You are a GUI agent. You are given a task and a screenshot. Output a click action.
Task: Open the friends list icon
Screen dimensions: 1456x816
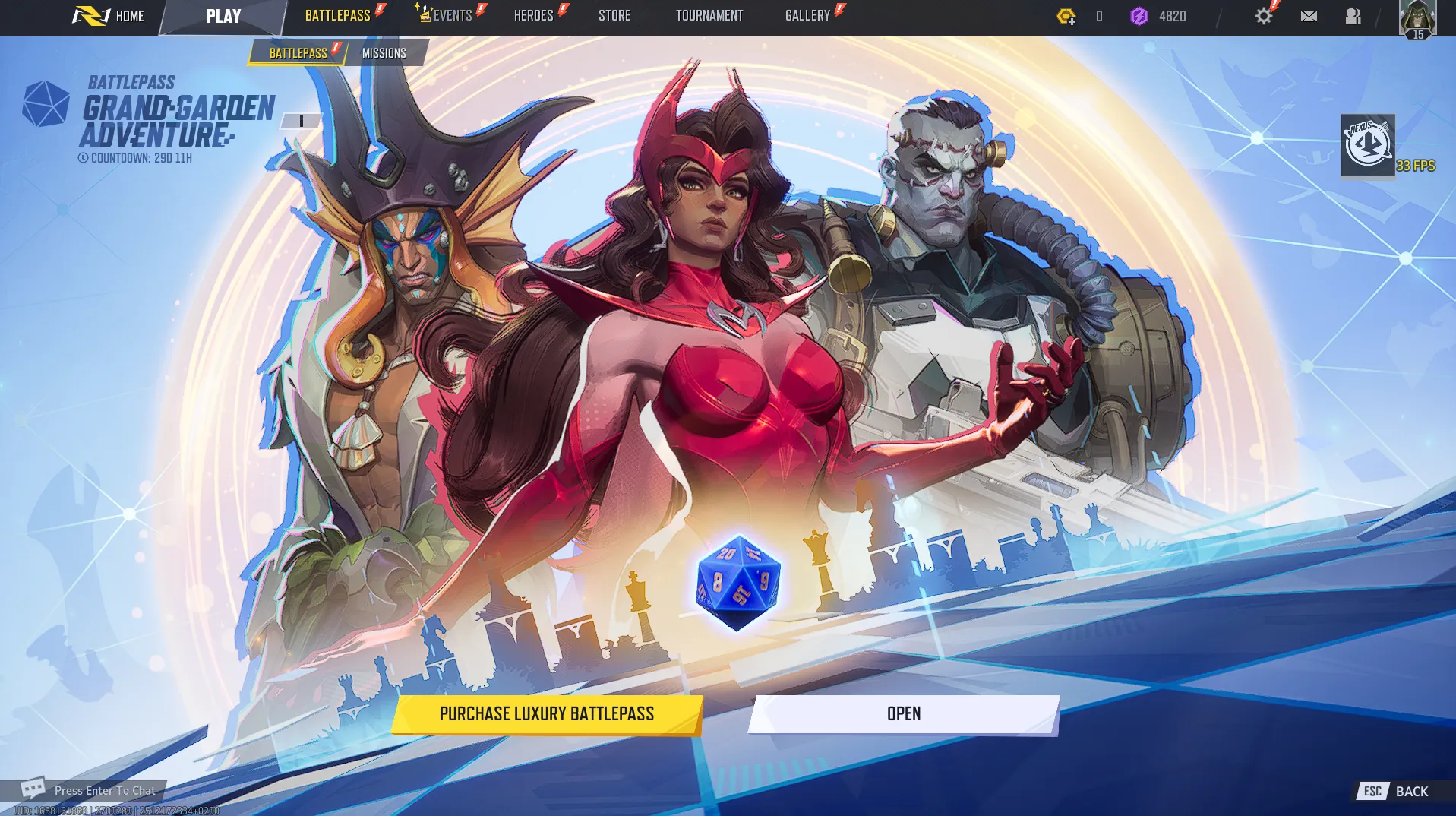click(x=1353, y=15)
